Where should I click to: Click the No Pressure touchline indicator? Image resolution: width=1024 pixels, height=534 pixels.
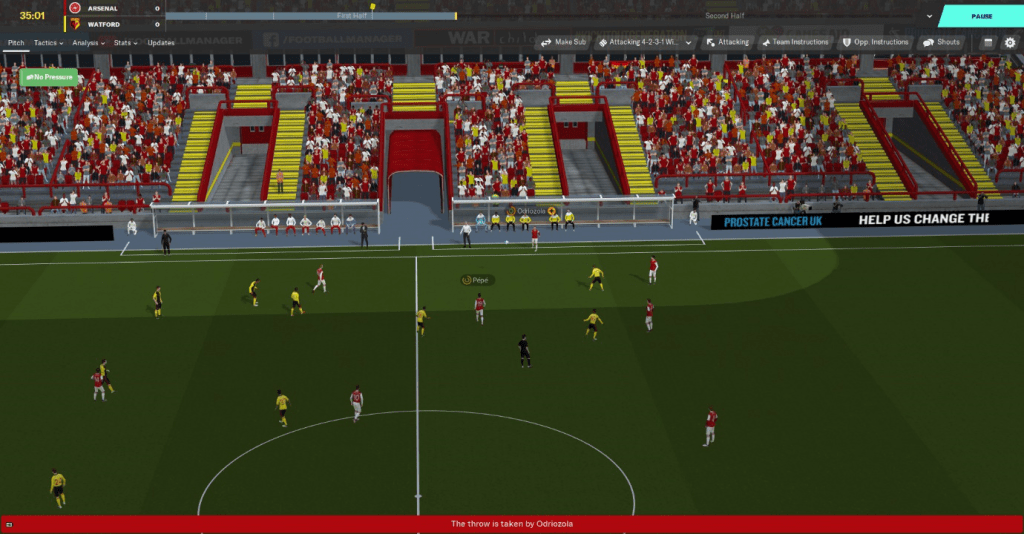pos(48,76)
